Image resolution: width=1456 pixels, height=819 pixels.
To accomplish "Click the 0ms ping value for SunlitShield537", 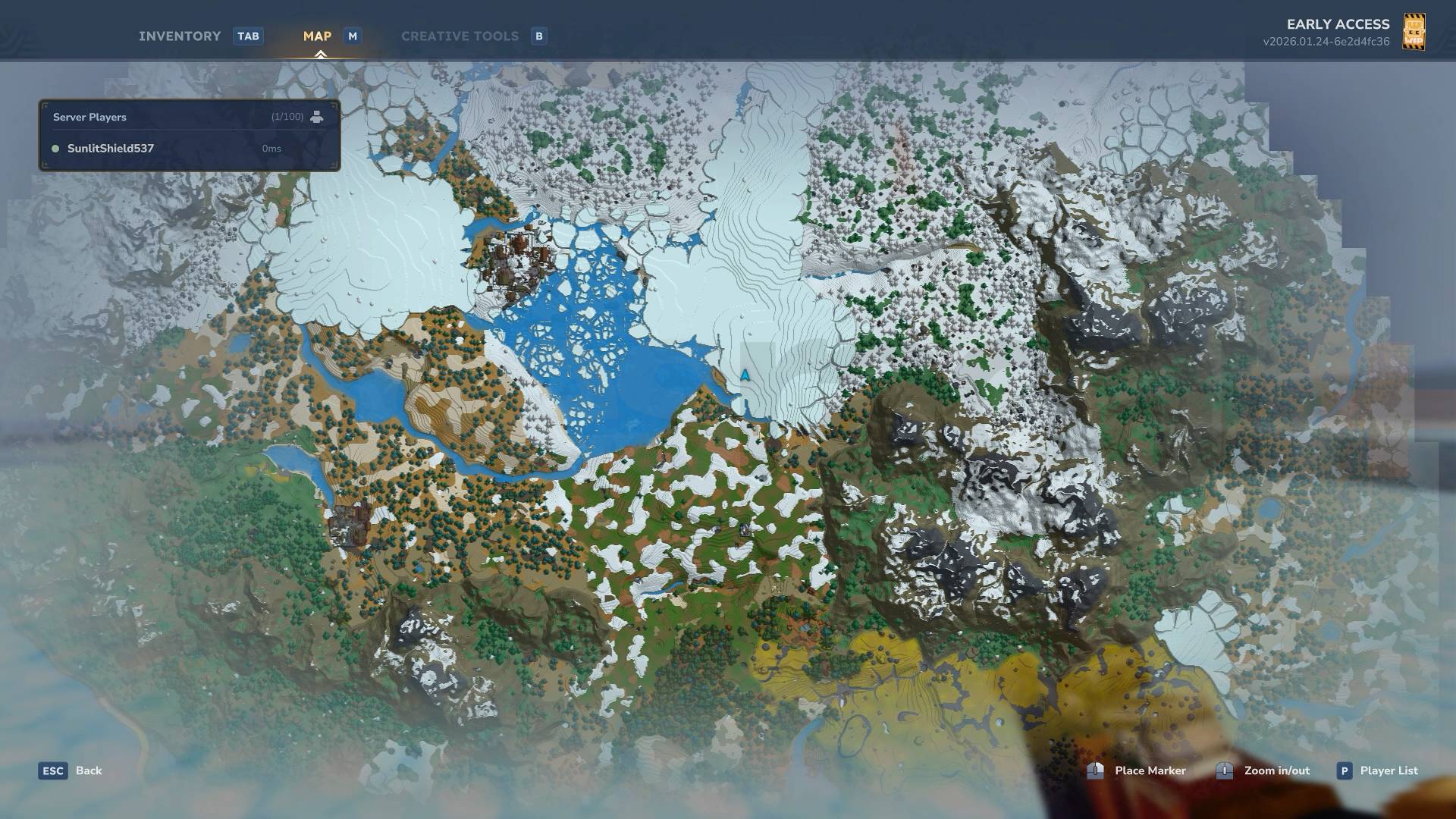I will point(271,149).
